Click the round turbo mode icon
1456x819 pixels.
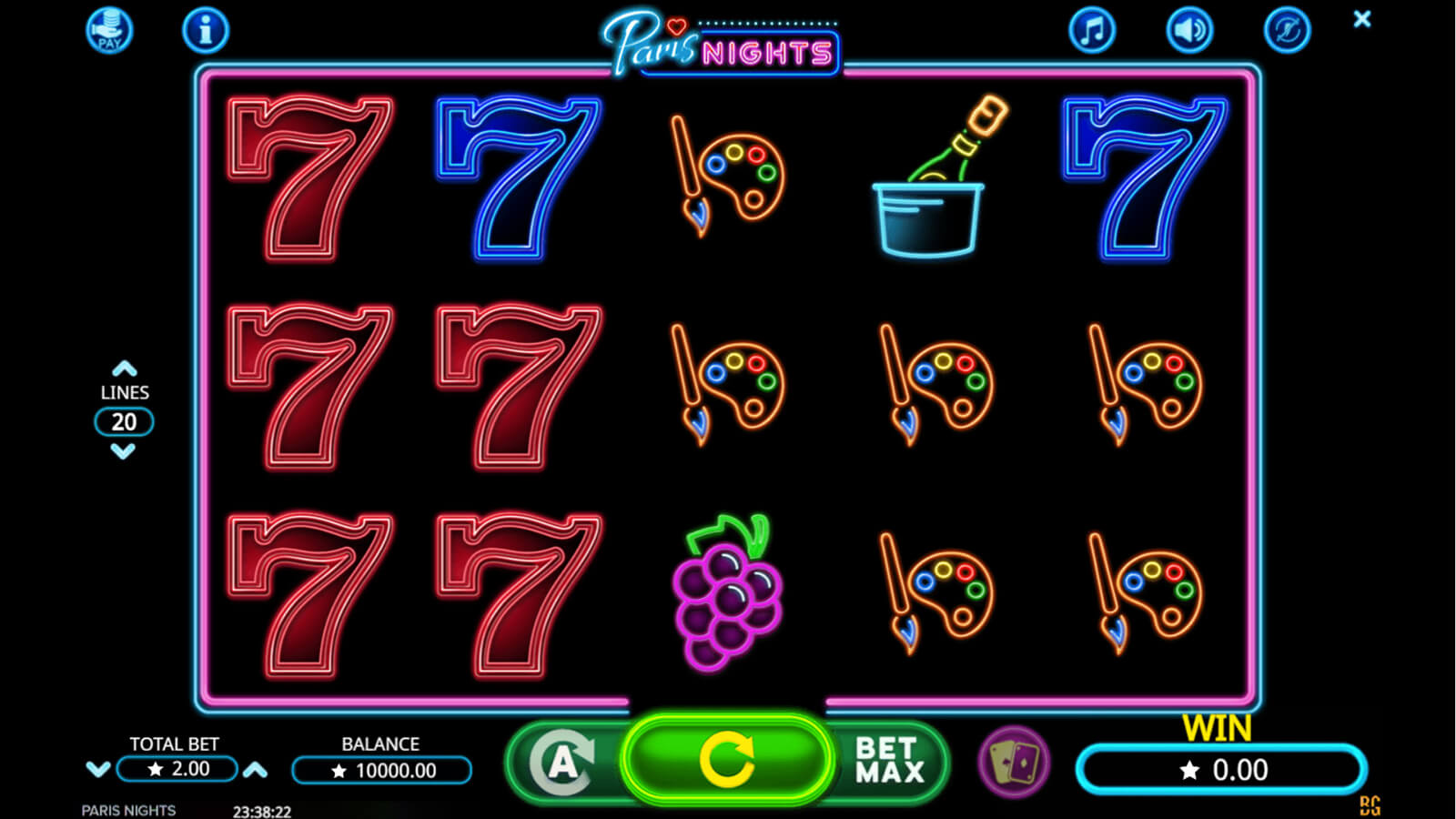(1287, 31)
